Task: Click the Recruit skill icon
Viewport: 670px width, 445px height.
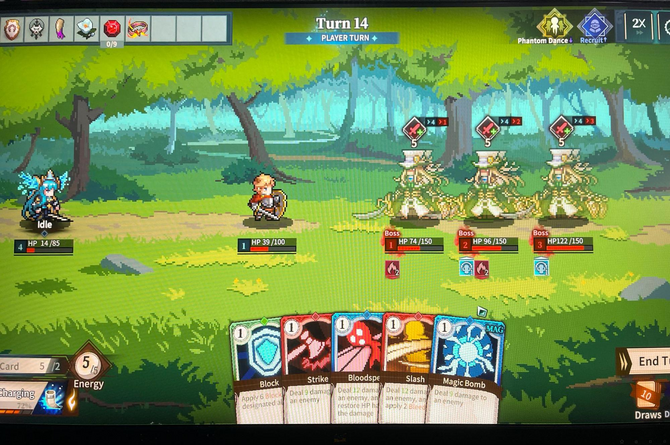Action: [x=594, y=25]
